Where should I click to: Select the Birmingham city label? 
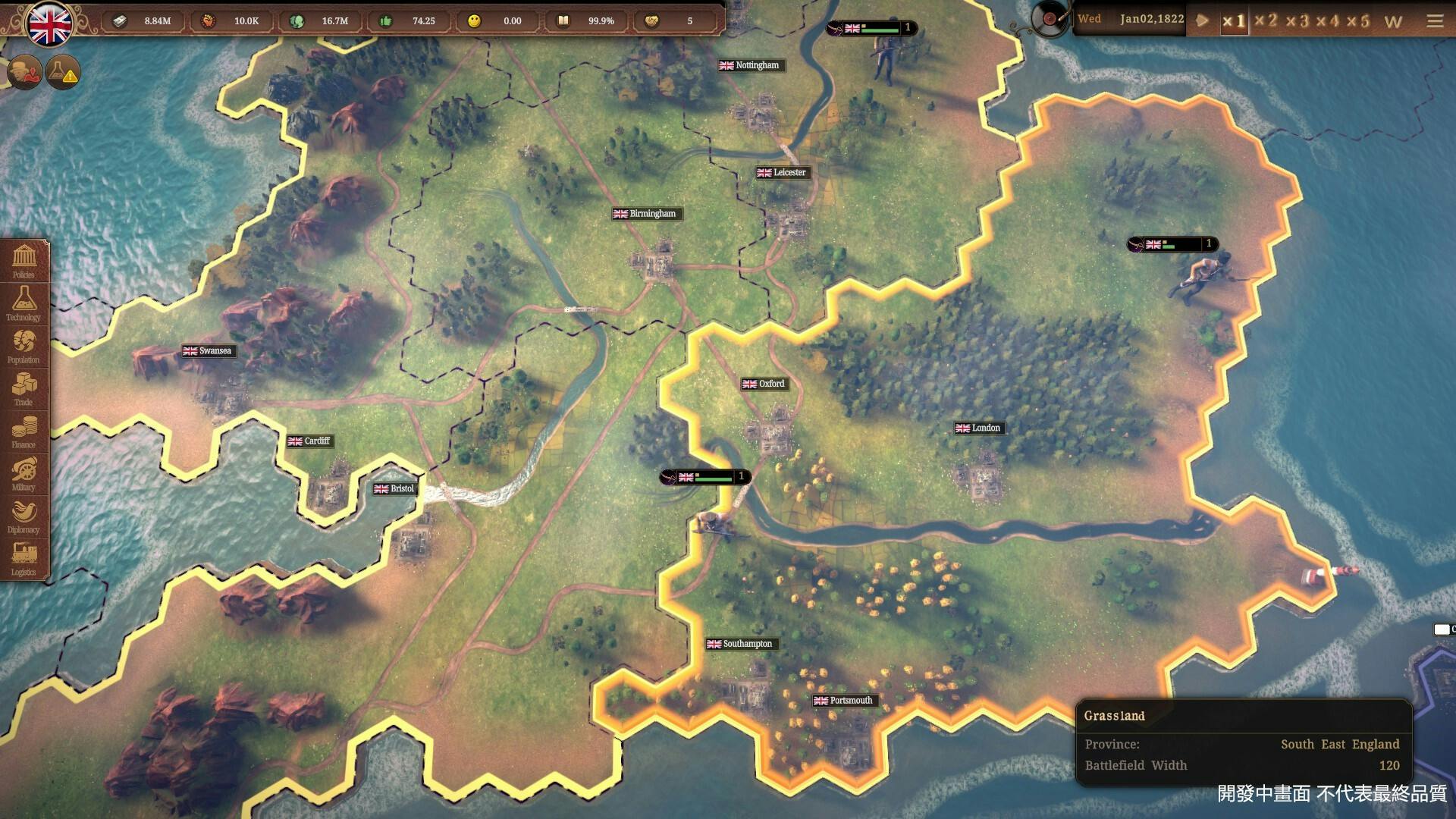[645, 214]
